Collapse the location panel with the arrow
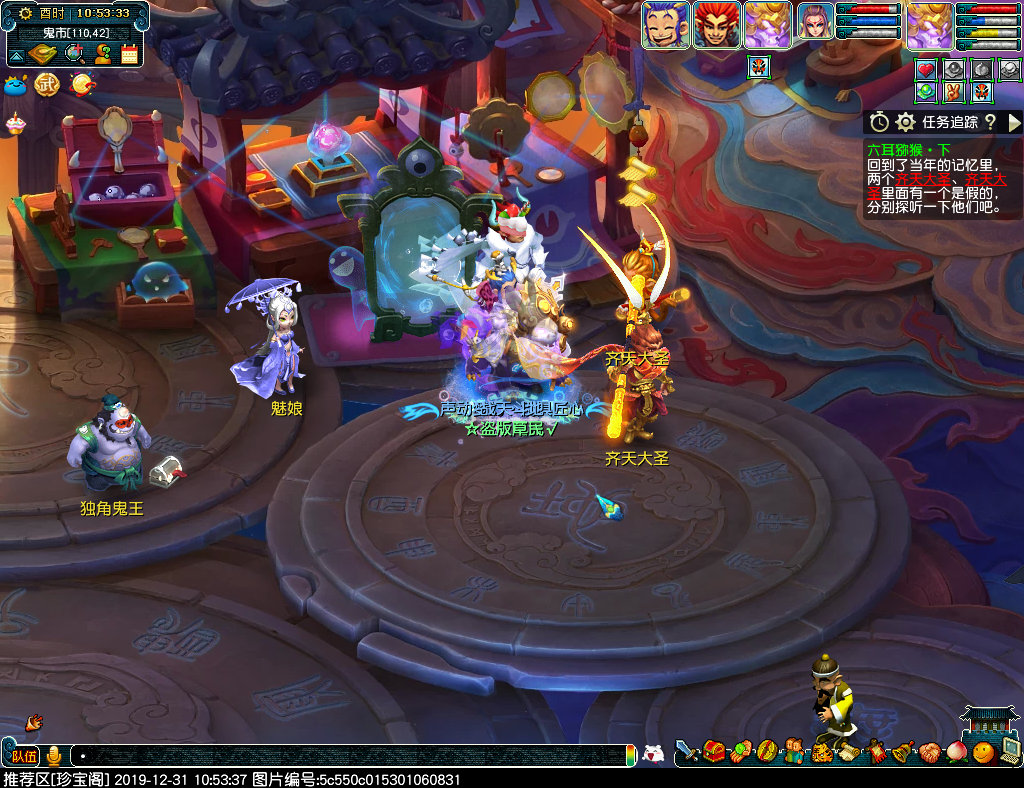This screenshot has height=788, width=1024. click(x=17, y=54)
